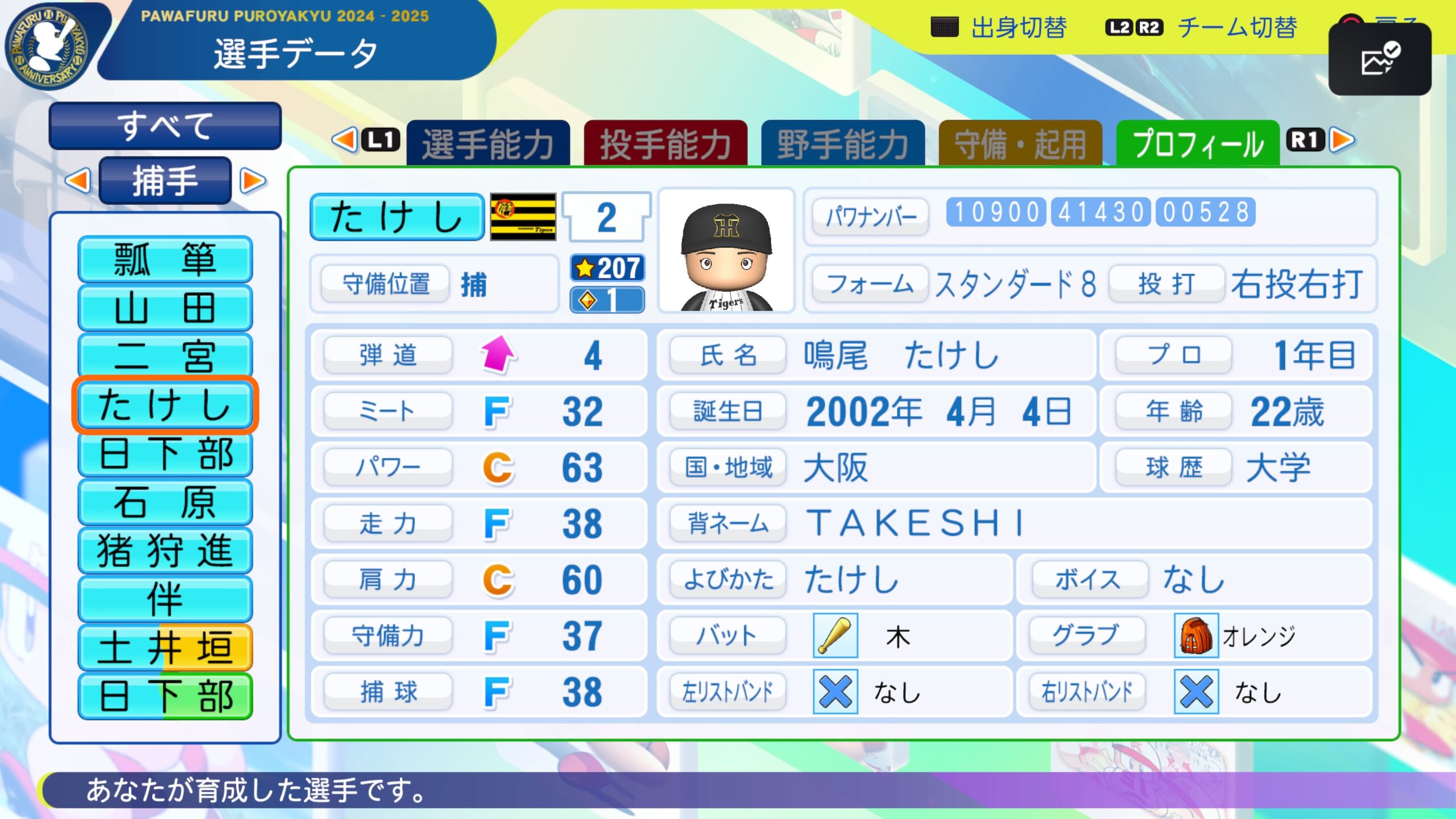Click the right arrow beside 捕手

[253, 181]
